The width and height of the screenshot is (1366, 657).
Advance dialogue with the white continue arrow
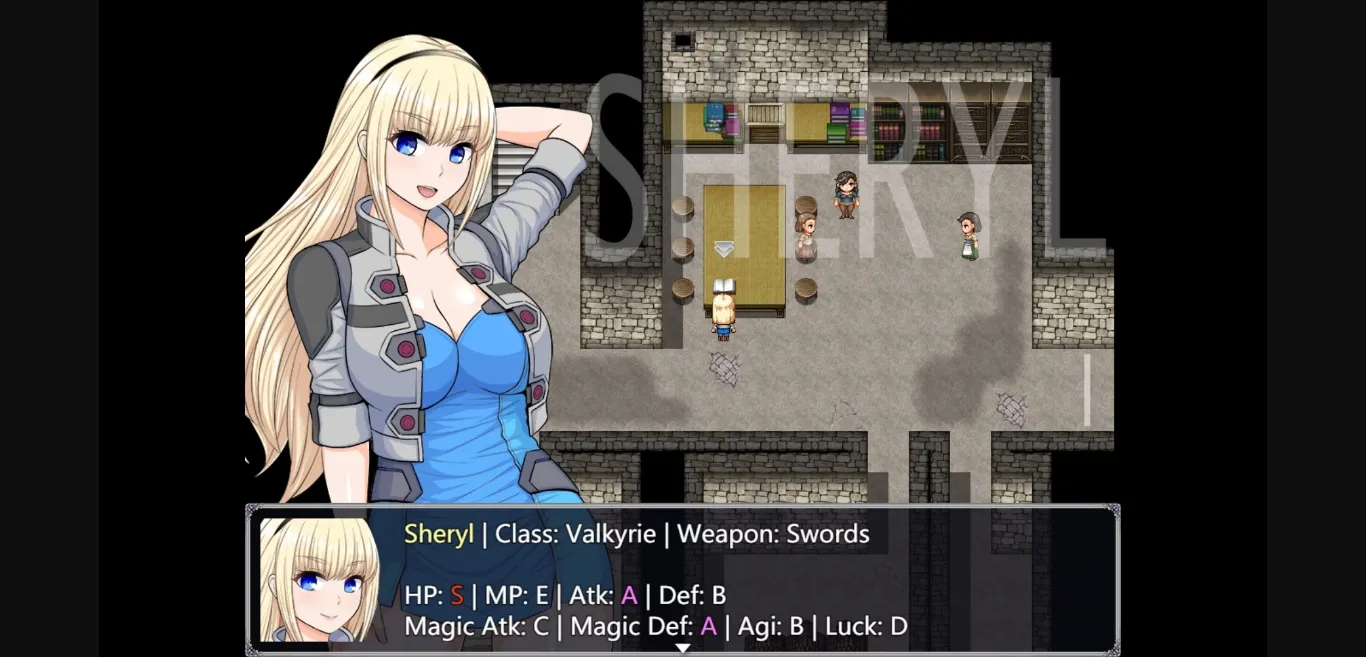click(682, 648)
